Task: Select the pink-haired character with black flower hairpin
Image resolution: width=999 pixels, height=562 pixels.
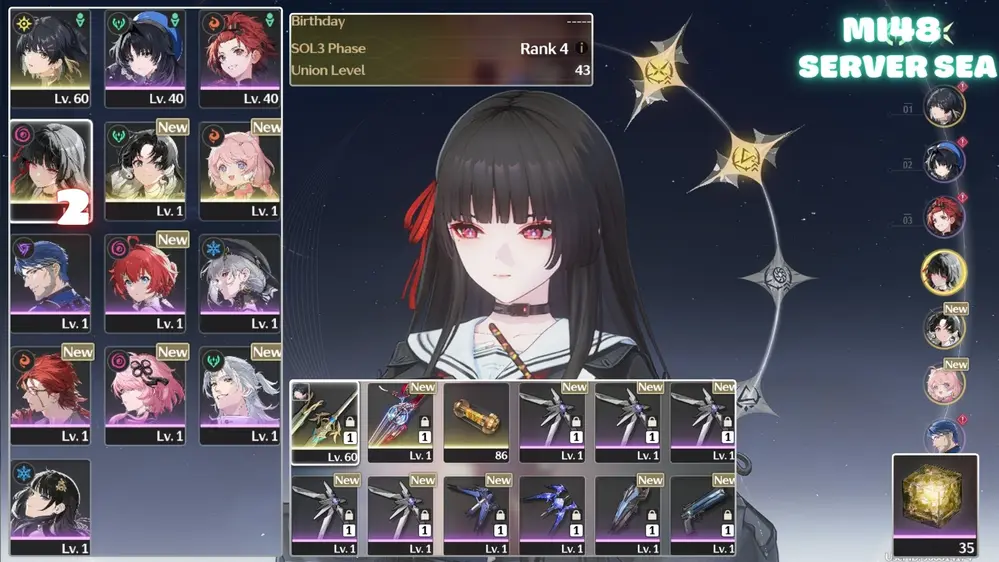Action: [145, 394]
